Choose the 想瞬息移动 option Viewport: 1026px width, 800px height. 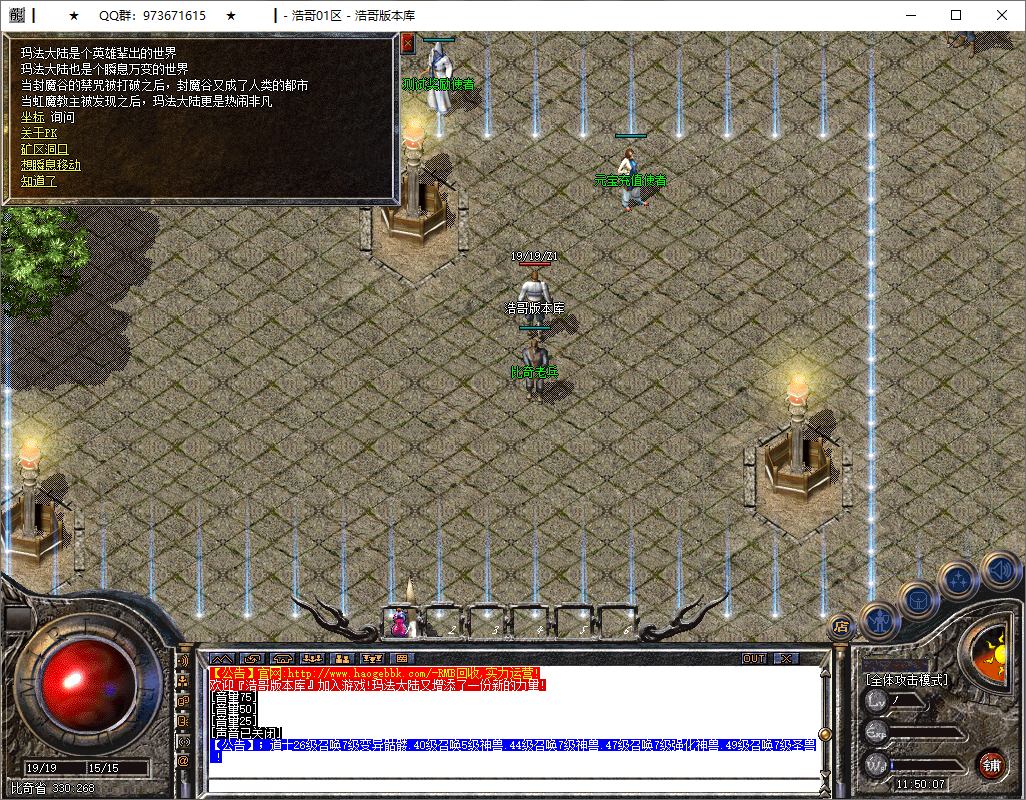coord(51,165)
